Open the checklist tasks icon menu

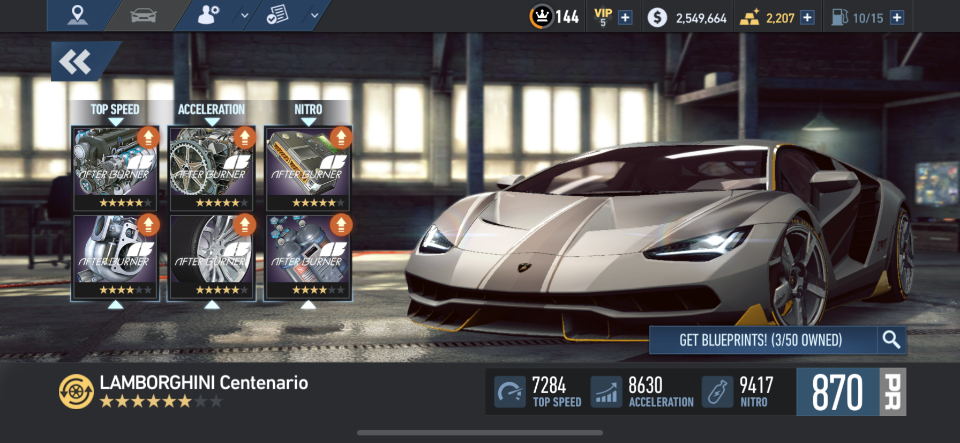[x=280, y=15]
